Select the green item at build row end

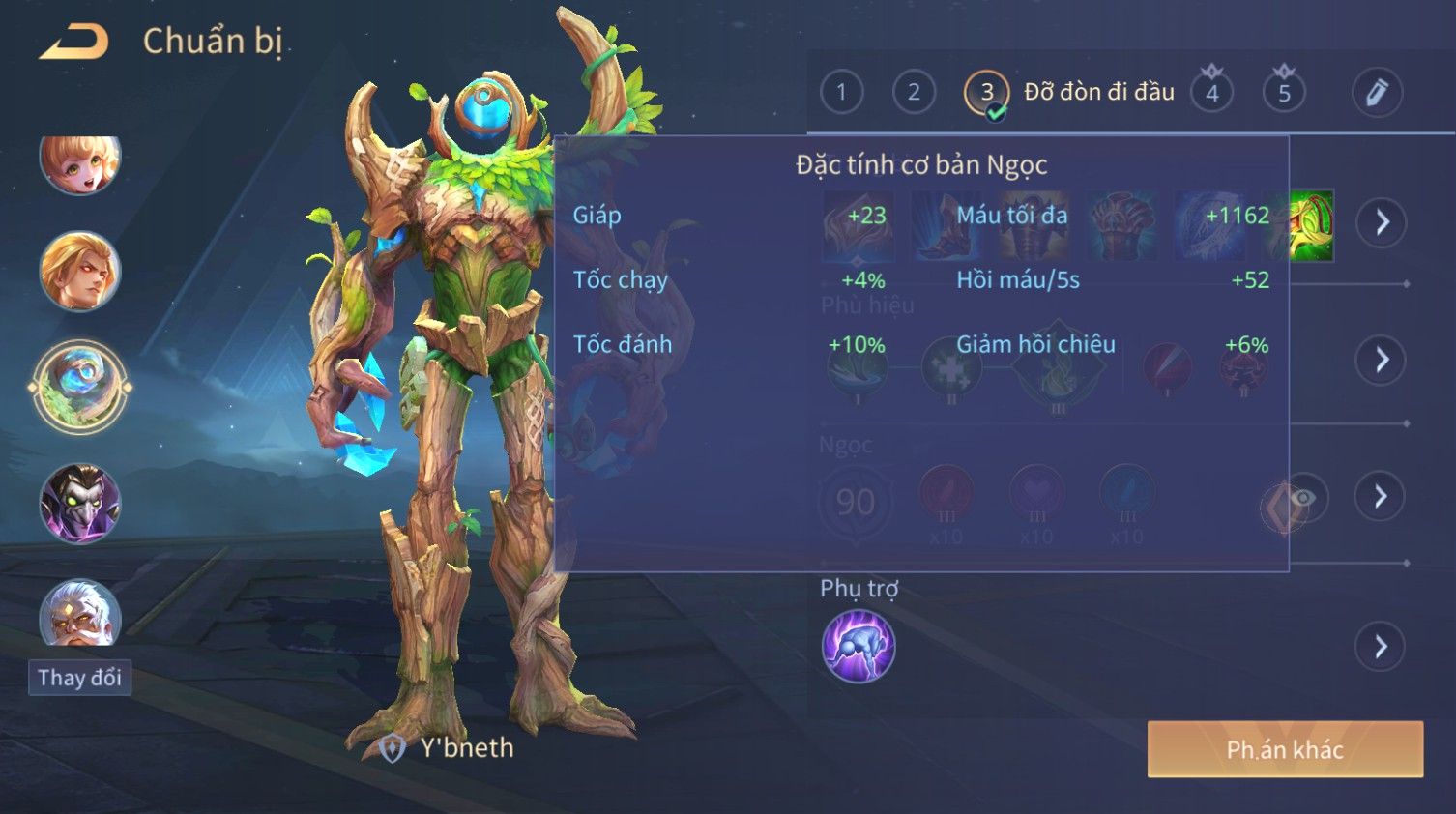pos(1312,224)
